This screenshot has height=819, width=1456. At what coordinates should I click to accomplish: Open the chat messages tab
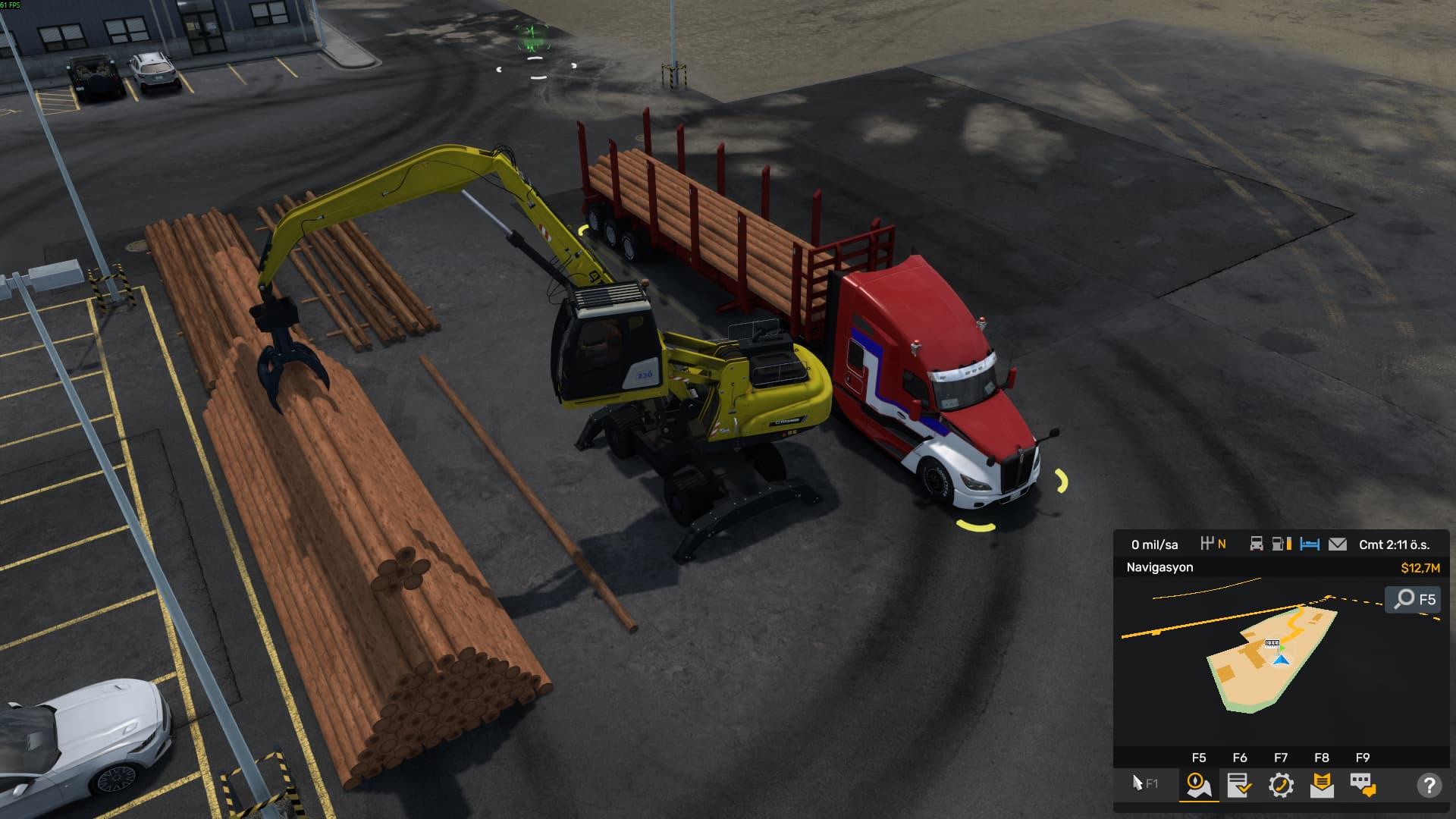[x=1363, y=785]
